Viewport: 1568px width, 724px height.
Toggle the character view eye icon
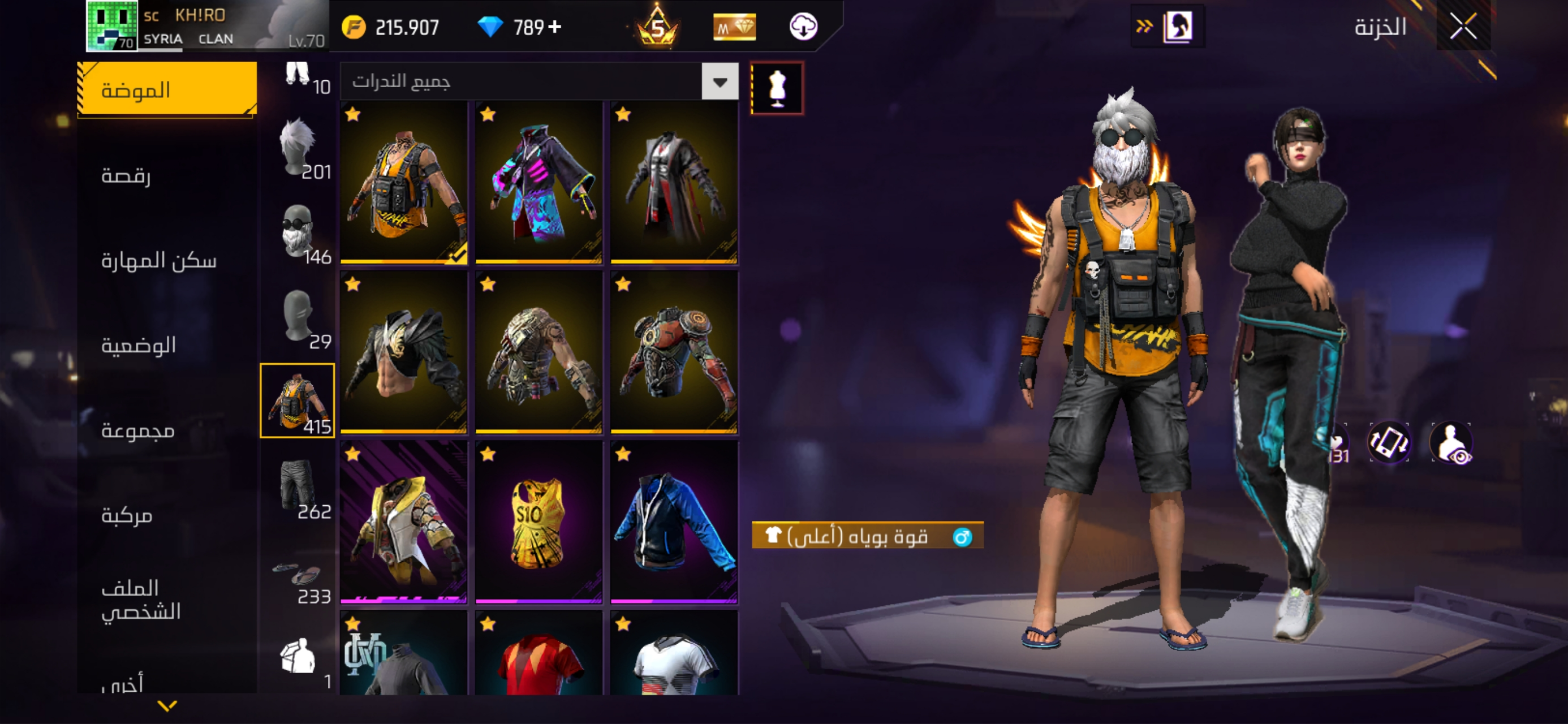1451,443
